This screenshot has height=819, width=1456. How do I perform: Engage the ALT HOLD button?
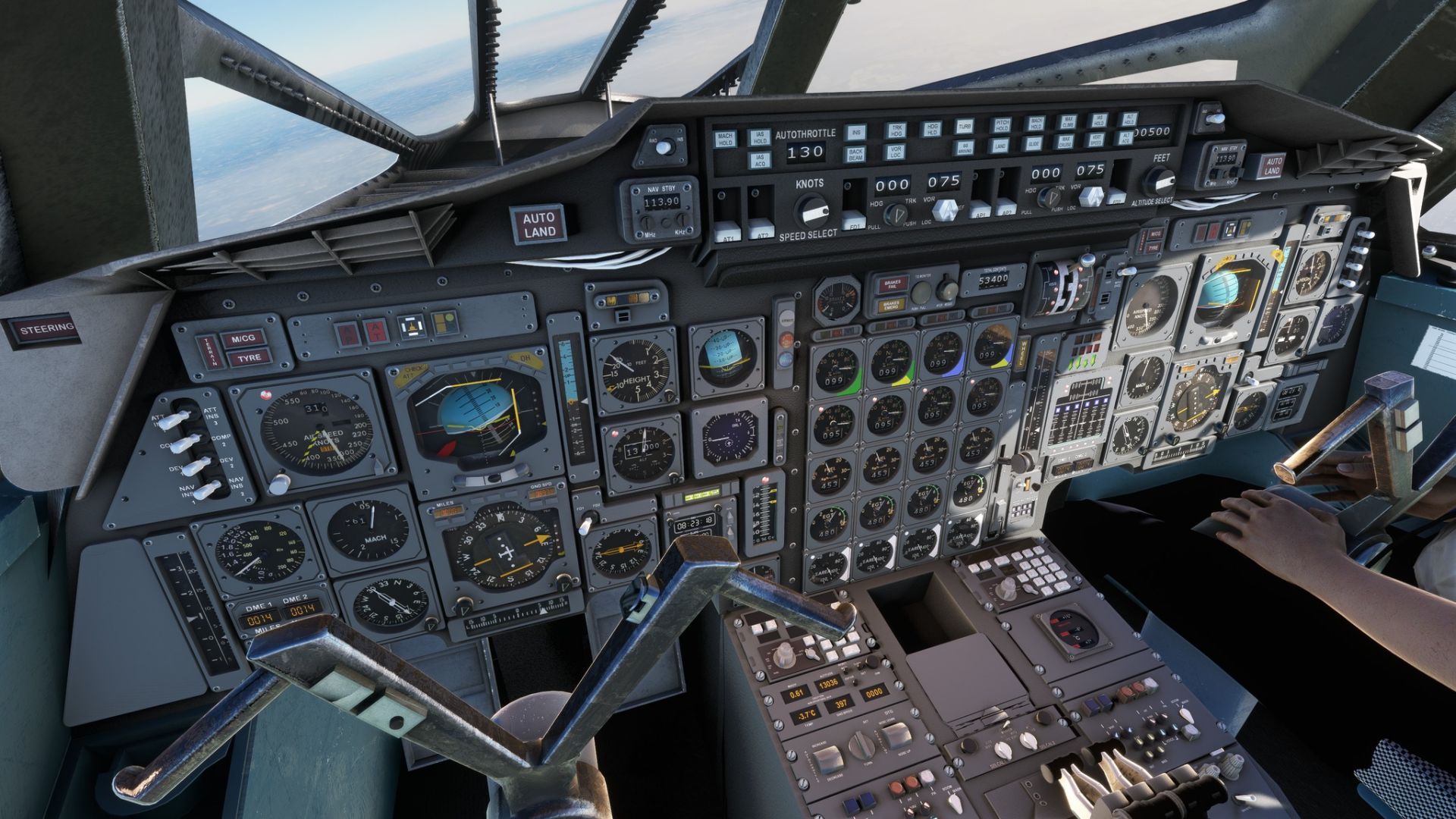pos(1128,120)
